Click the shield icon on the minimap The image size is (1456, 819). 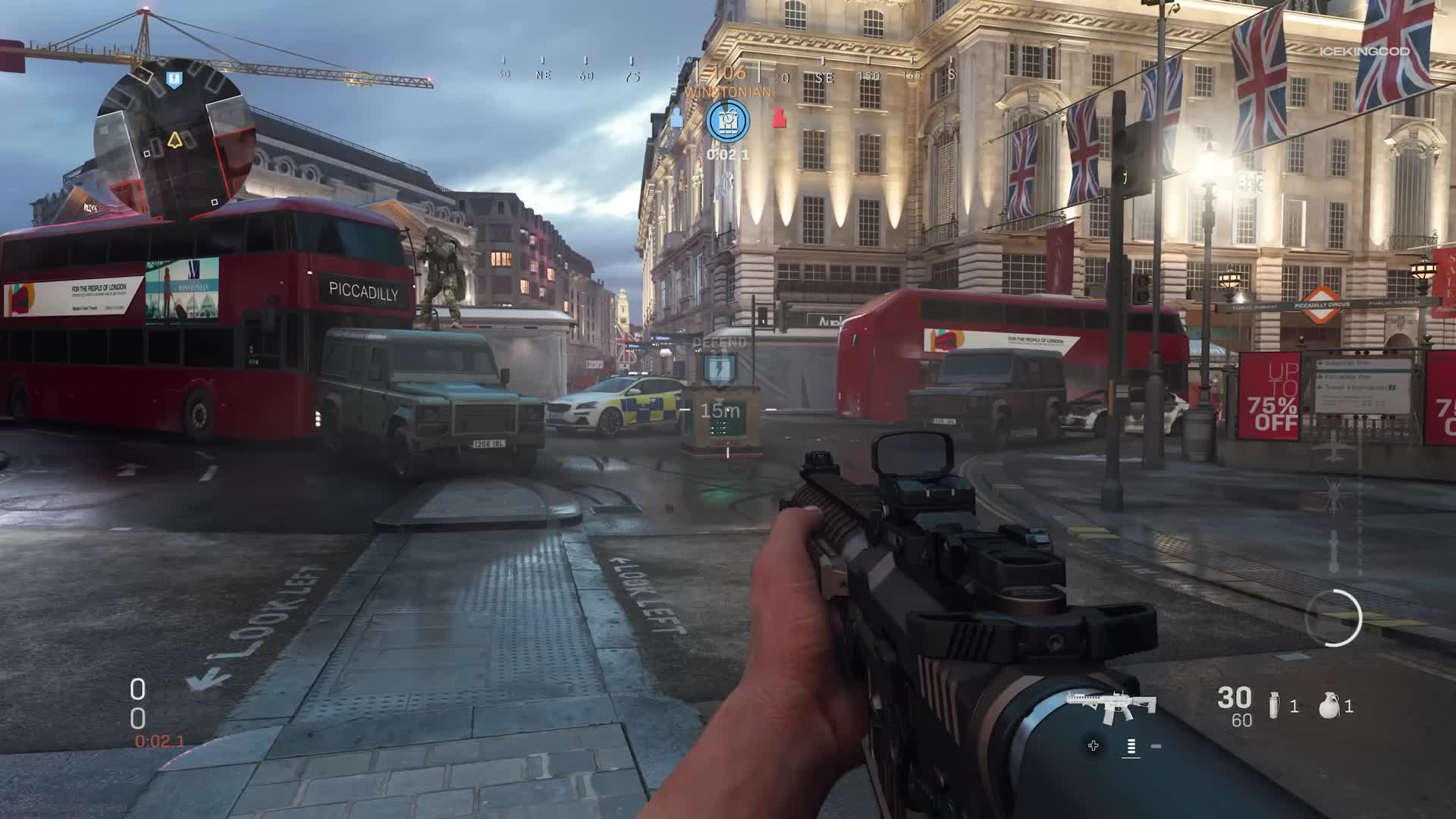(x=173, y=80)
